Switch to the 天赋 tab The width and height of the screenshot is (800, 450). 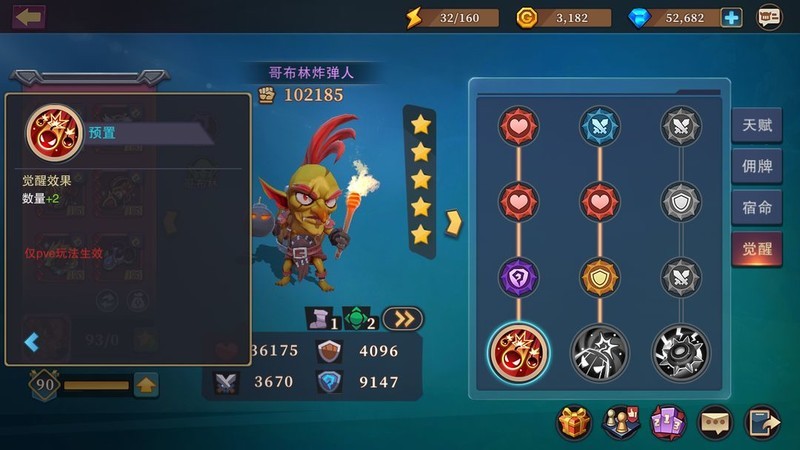coord(757,127)
